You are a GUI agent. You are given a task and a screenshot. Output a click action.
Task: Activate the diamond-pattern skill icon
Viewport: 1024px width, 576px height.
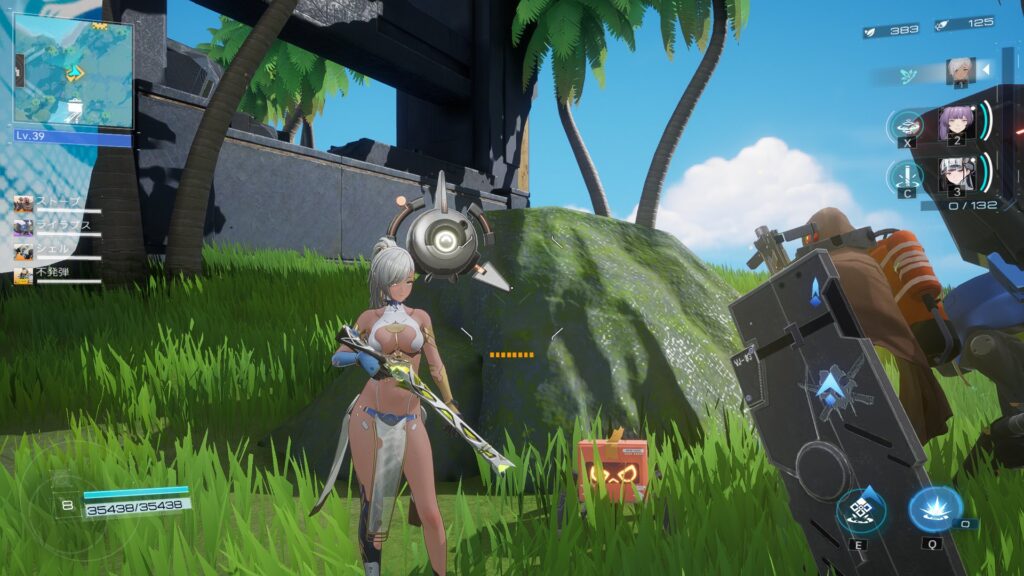coord(860,511)
